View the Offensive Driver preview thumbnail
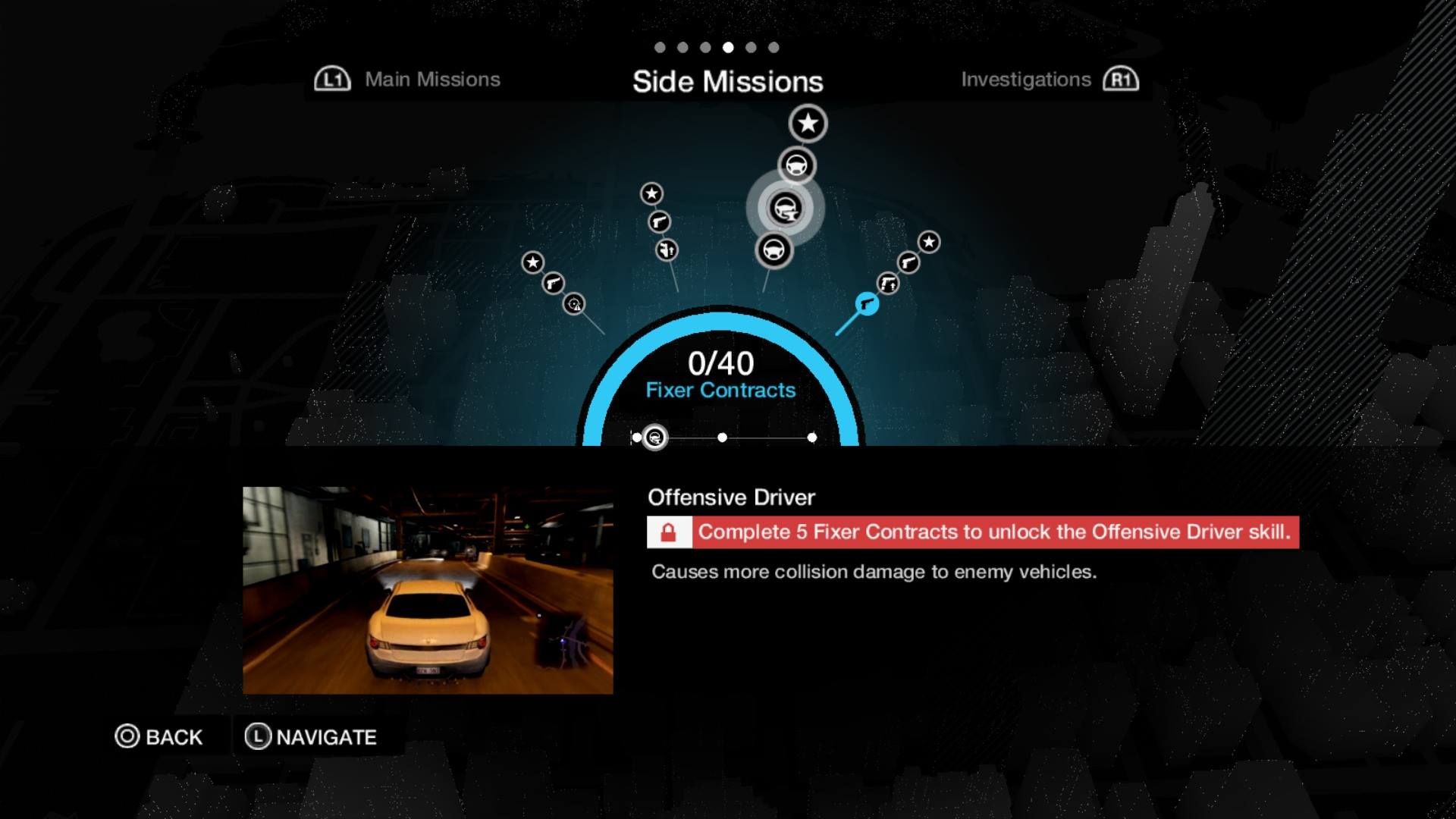Image resolution: width=1456 pixels, height=819 pixels. (x=428, y=590)
